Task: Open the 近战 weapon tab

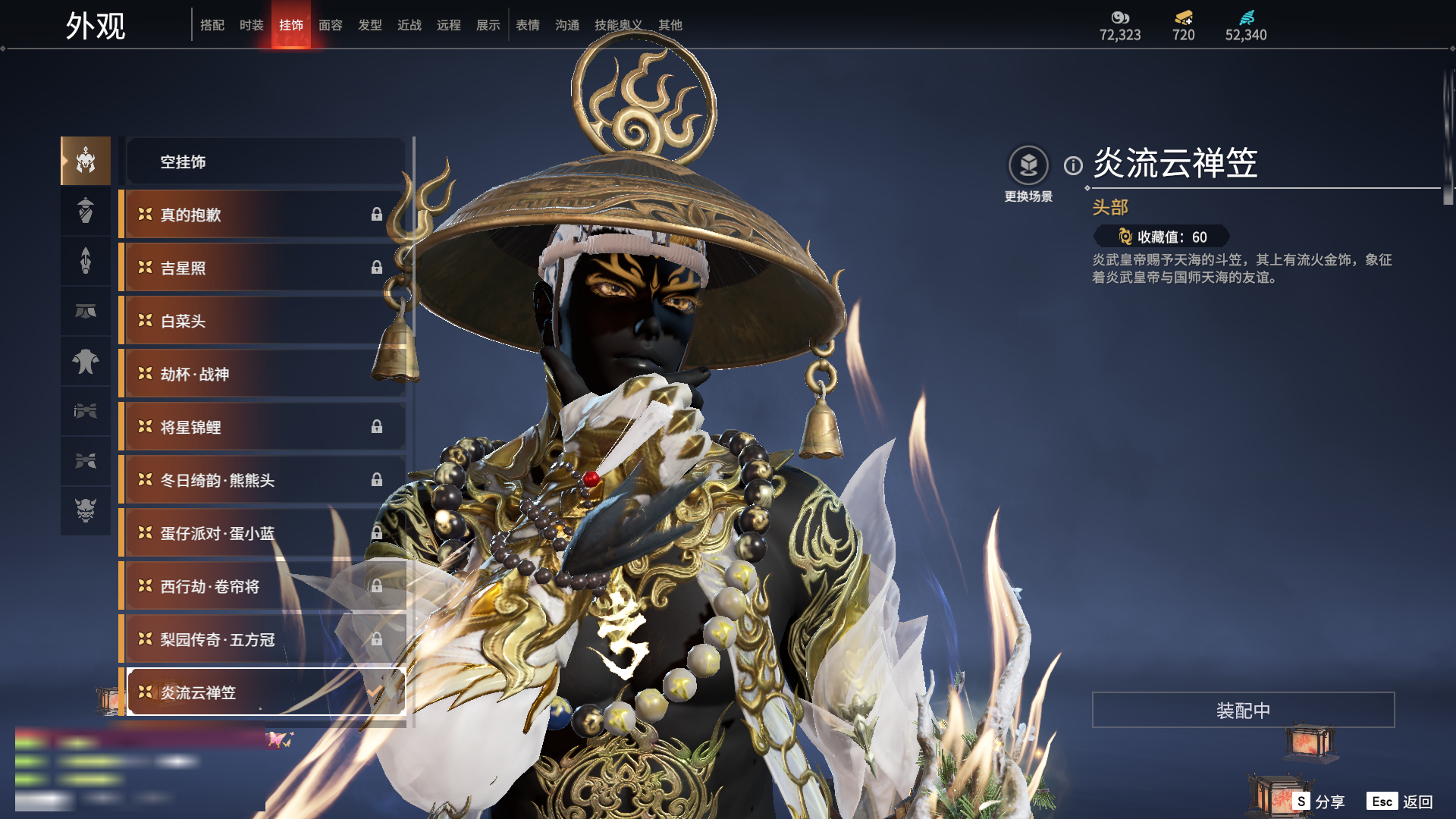Action: (409, 25)
